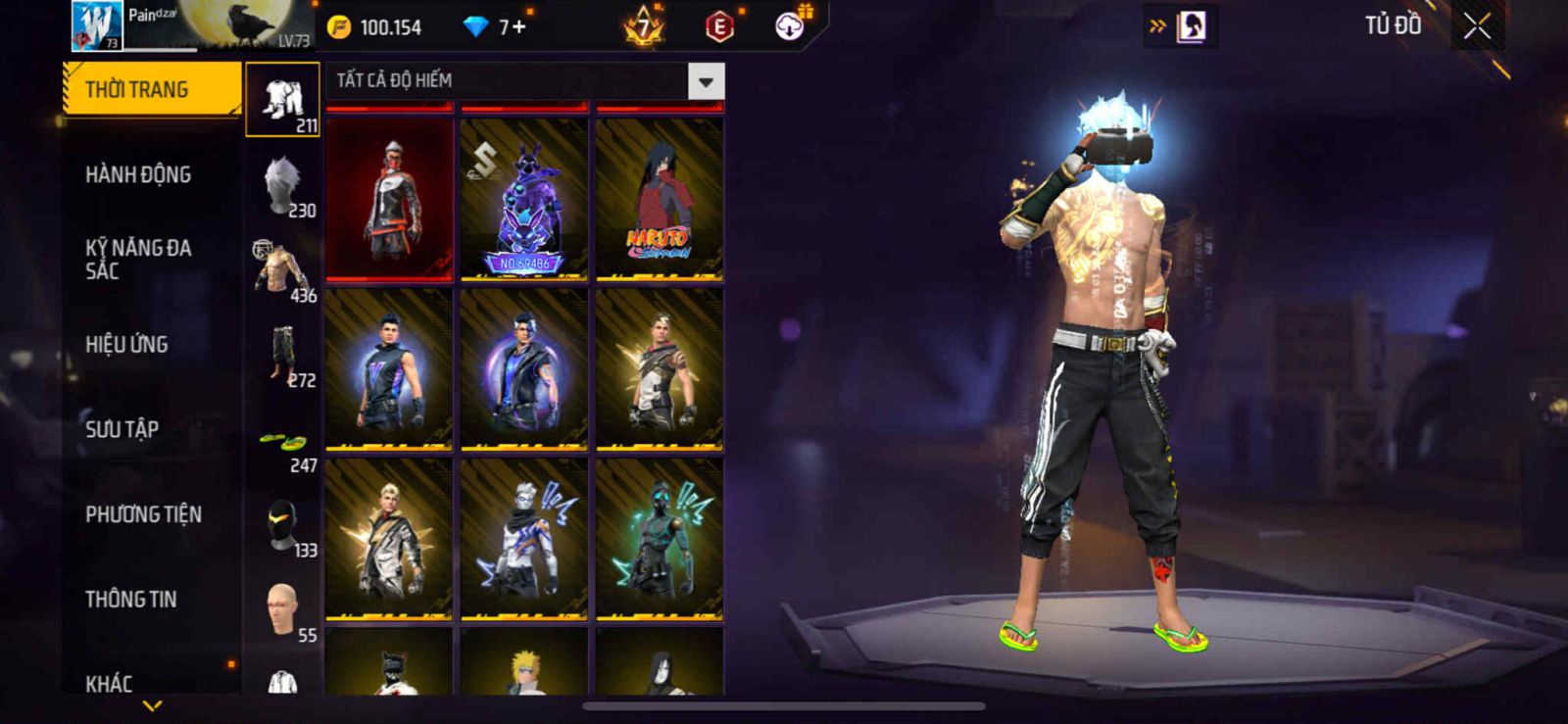Select the Naruto Shippuden Madara outfit
The width and height of the screenshot is (1568, 724).
[x=660, y=199]
